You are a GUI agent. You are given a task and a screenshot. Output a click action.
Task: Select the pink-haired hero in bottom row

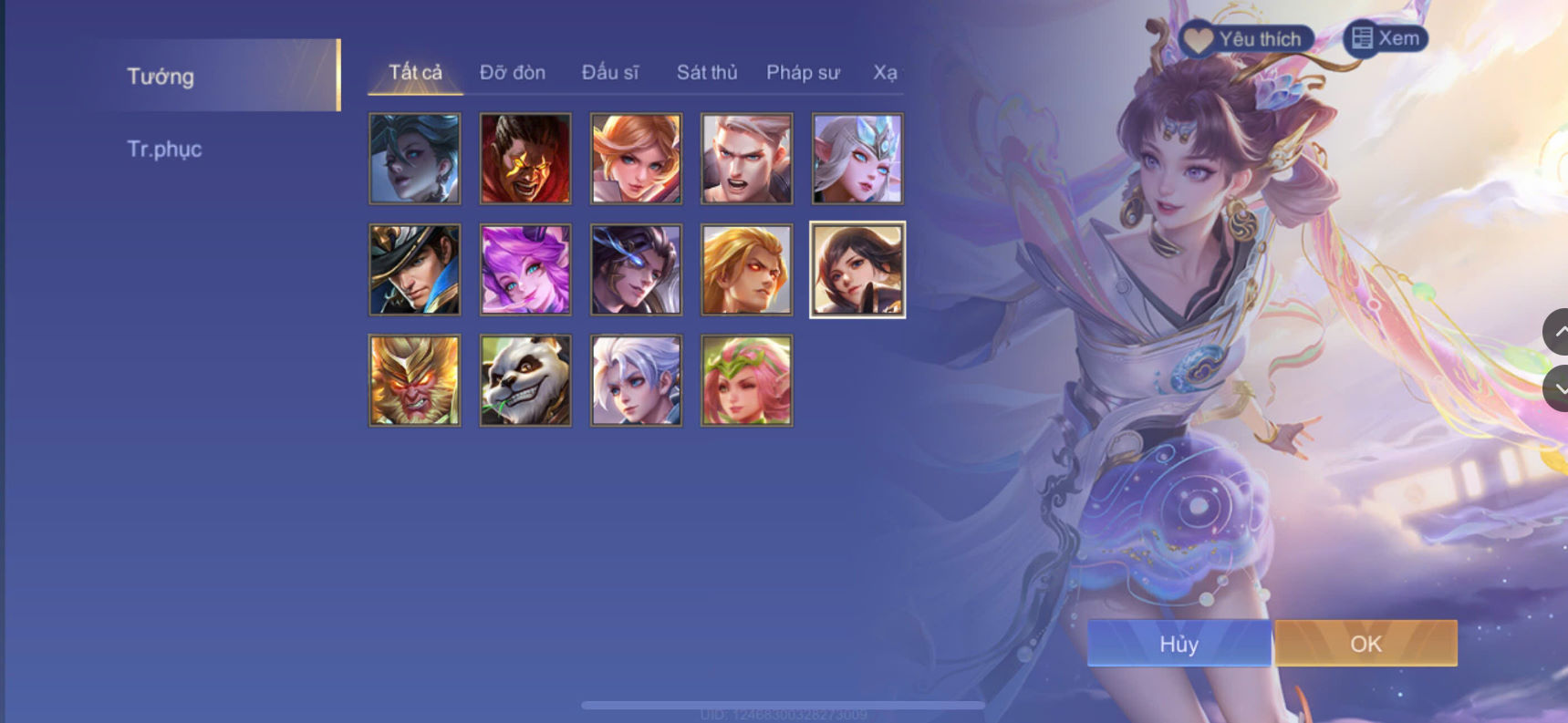point(746,380)
